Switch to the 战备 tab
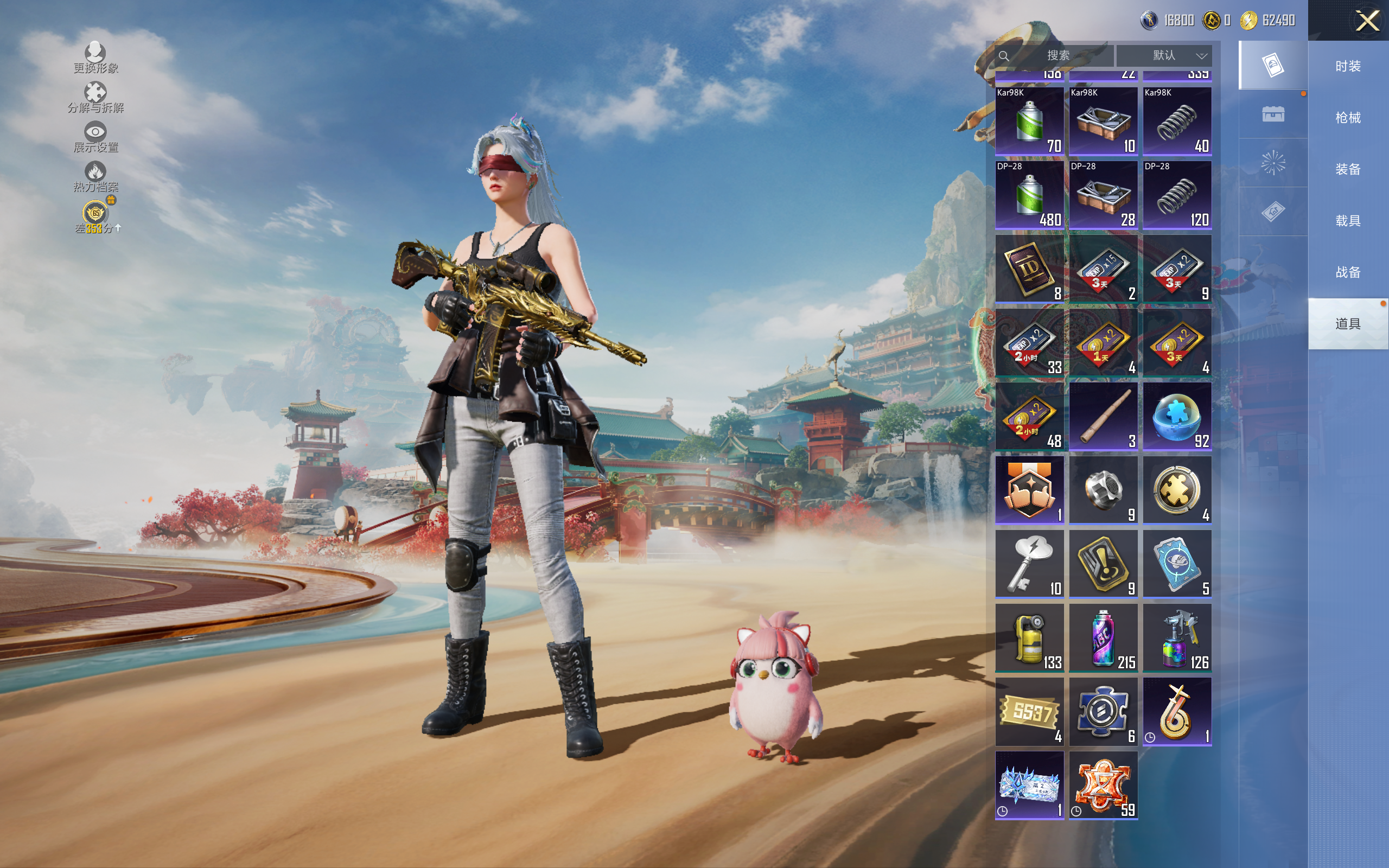The width and height of the screenshot is (1389, 868). click(1347, 272)
